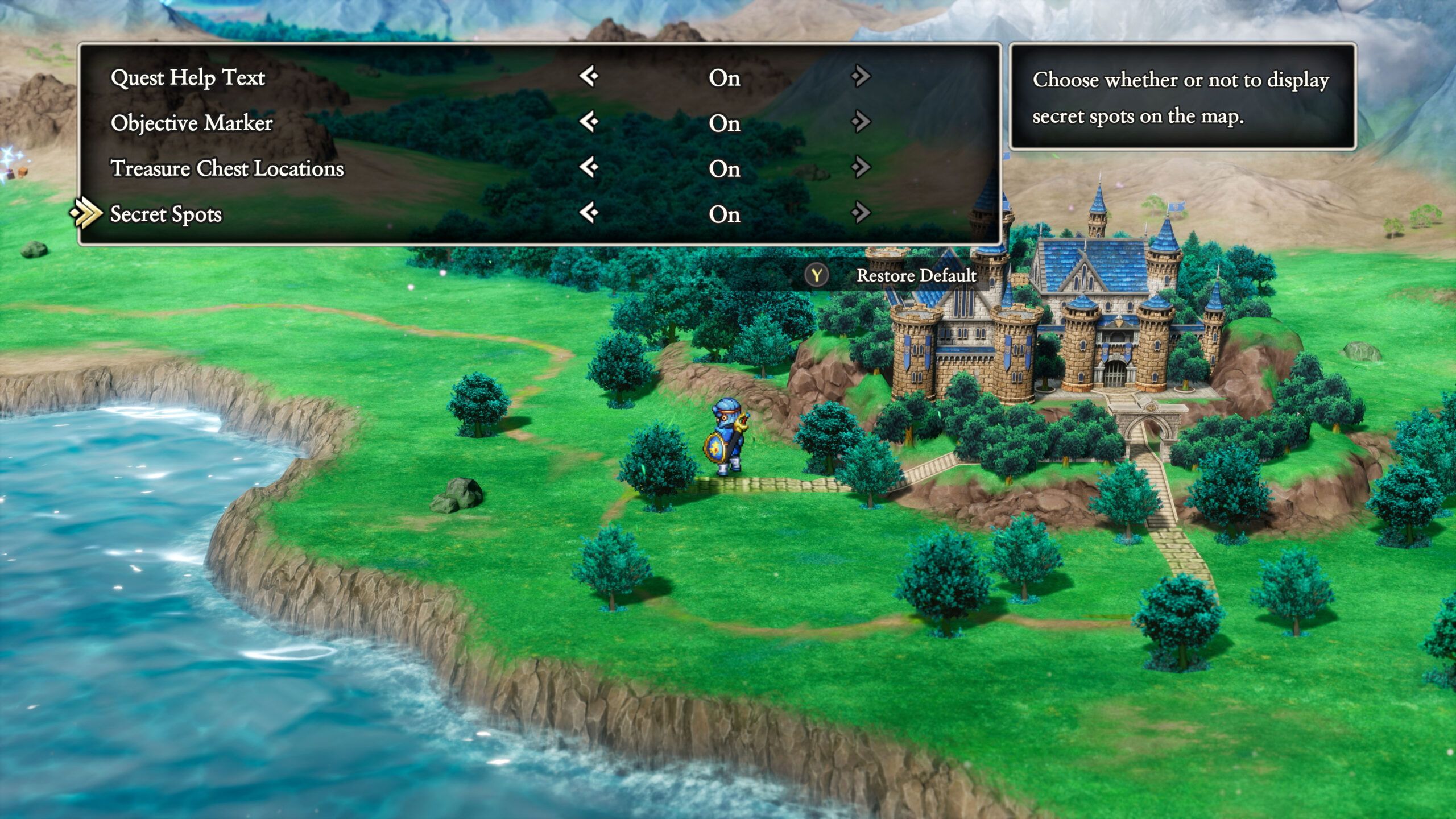The image size is (1456, 819).
Task: Click right arrow for Treasure Chest Locations
Action: click(x=861, y=167)
